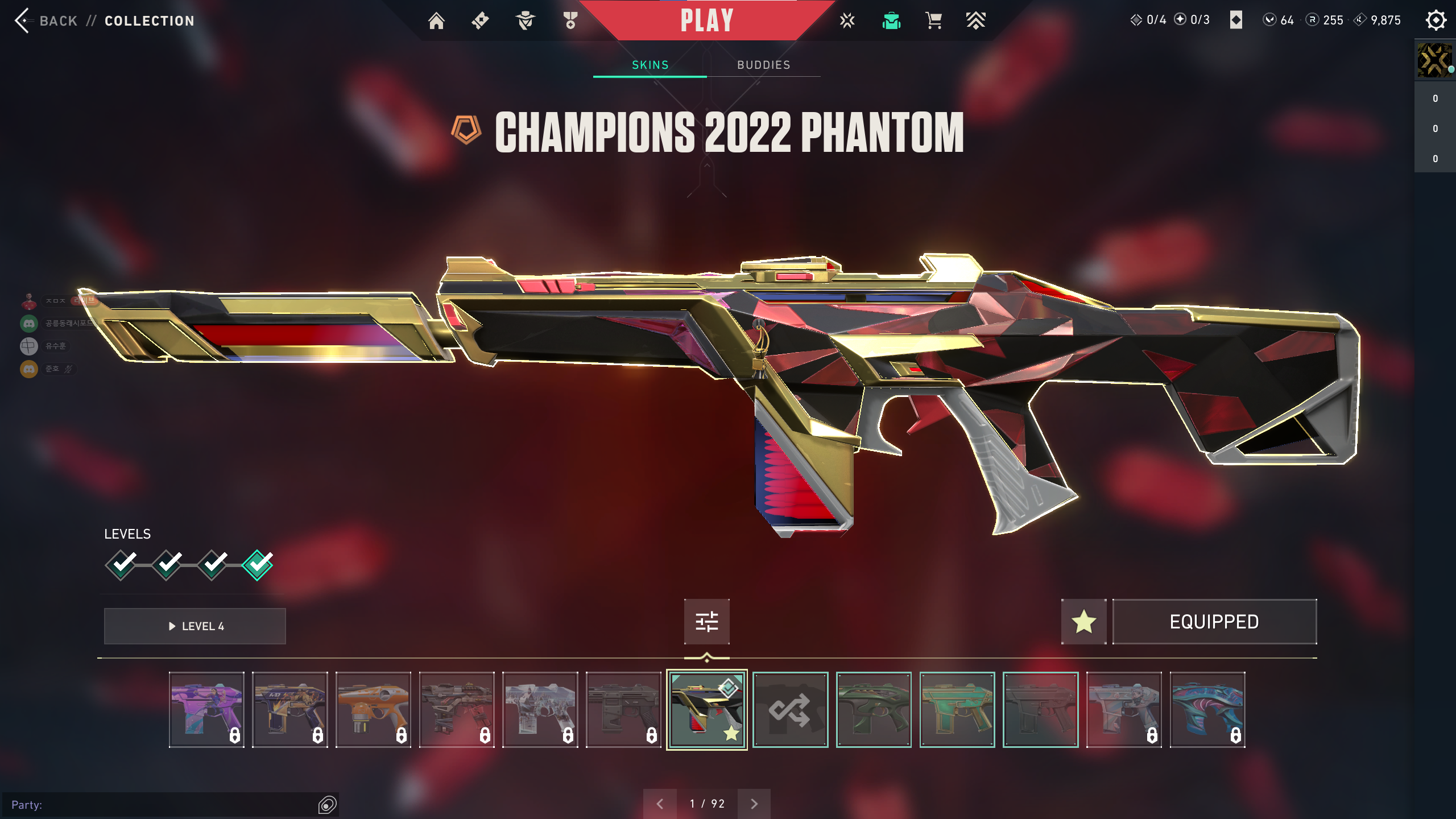Select the orange retro Phantom skin thumbnail
1456x819 pixels.
[373, 710]
